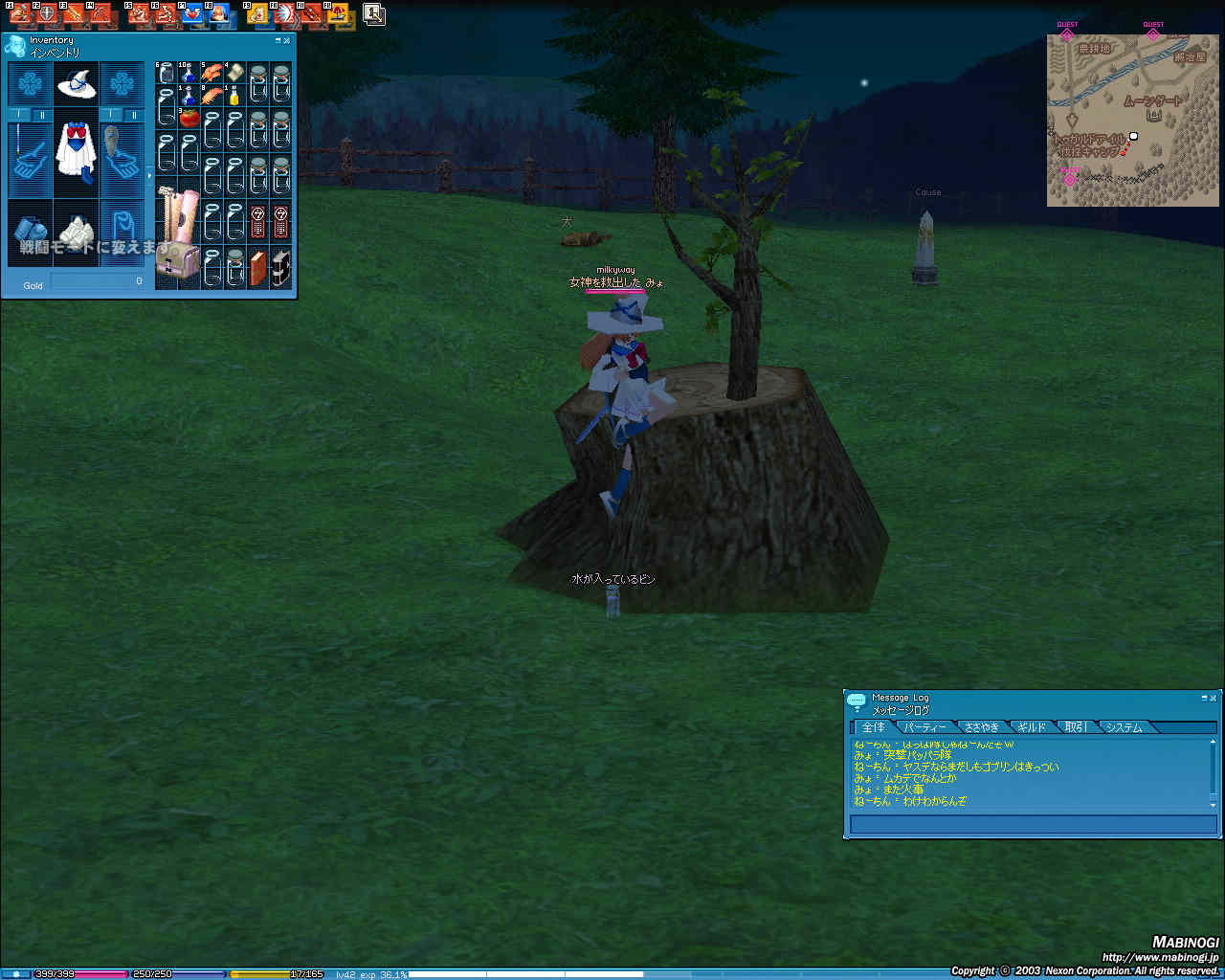The image size is (1225, 980).
Task: Show the 取引 trade chat tab
Action: (1076, 727)
